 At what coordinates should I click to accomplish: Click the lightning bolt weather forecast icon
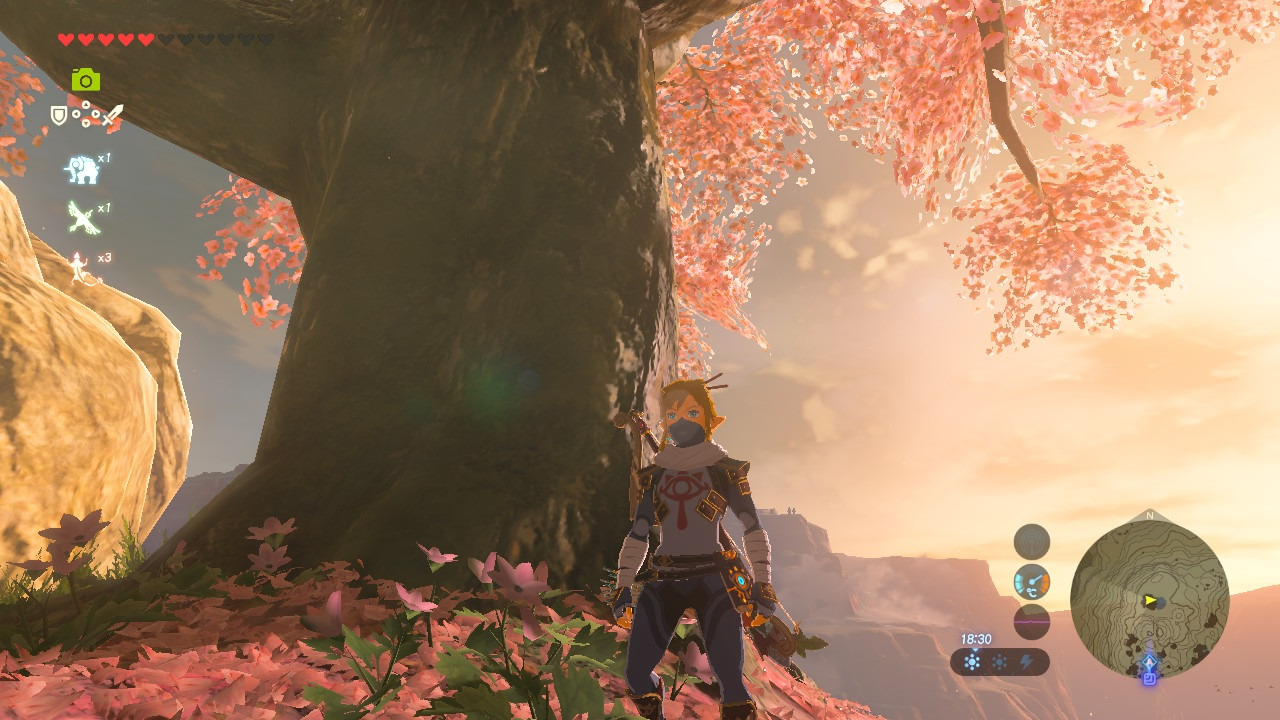tap(1026, 662)
